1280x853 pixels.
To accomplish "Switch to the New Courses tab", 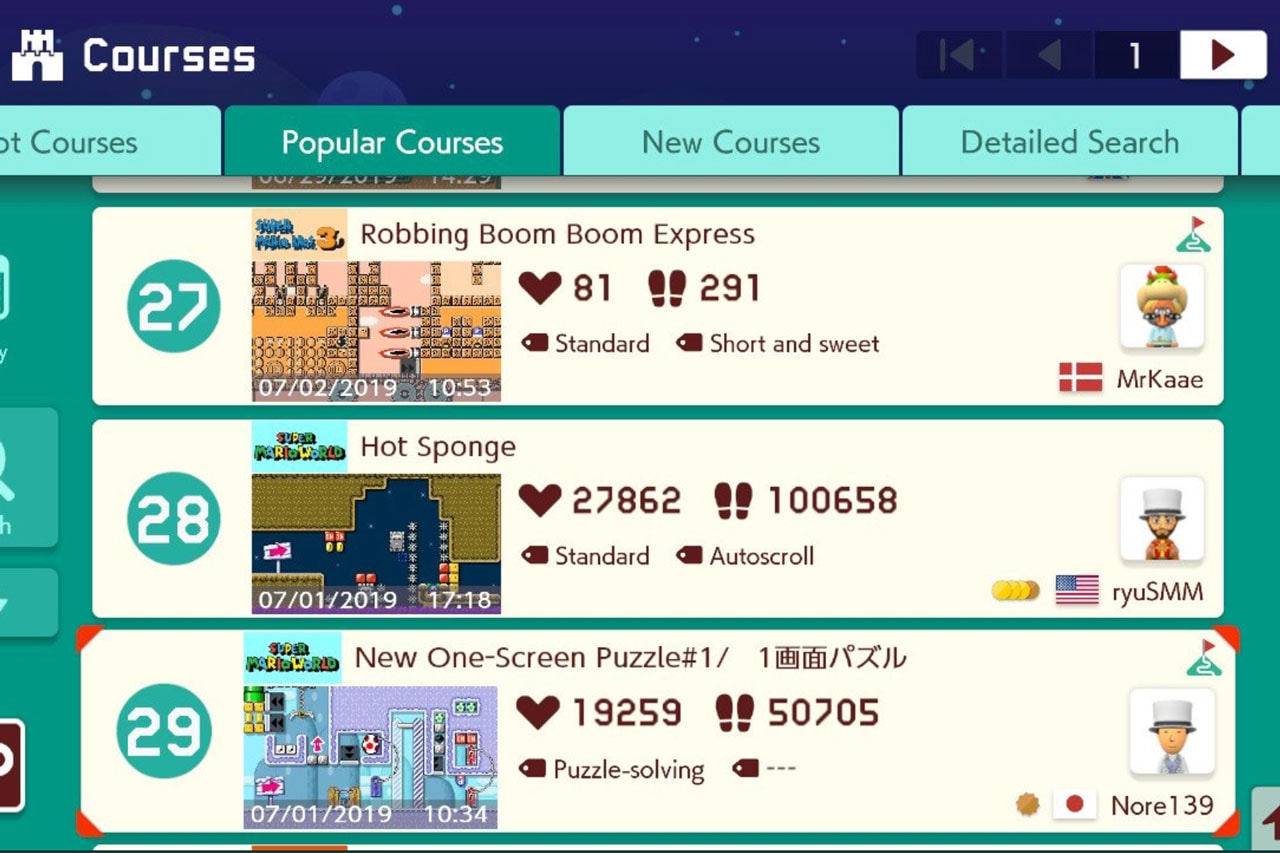I will click(731, 142).
